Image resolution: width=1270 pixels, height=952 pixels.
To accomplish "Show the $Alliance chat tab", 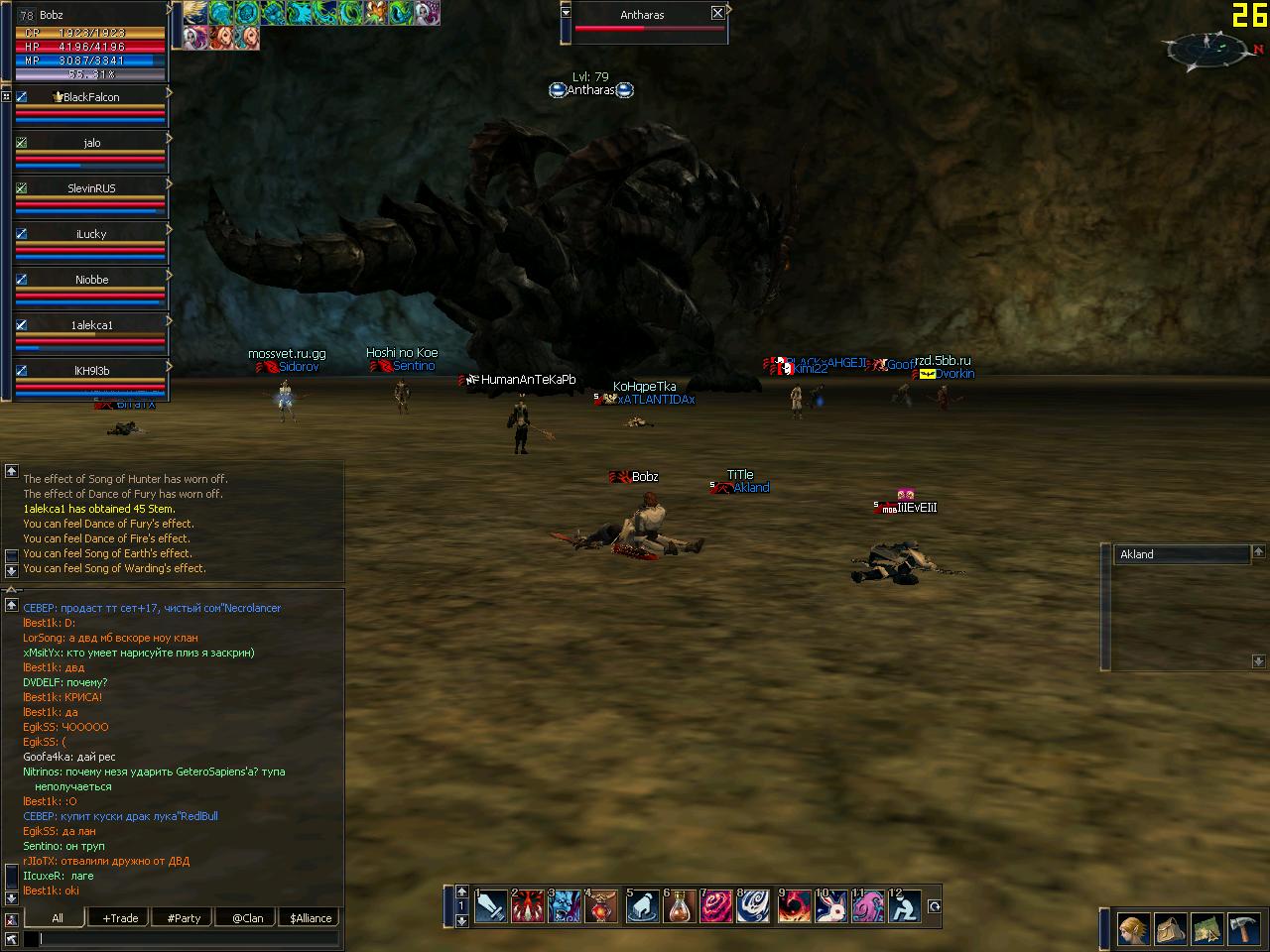I will click(x=311, y=918).
